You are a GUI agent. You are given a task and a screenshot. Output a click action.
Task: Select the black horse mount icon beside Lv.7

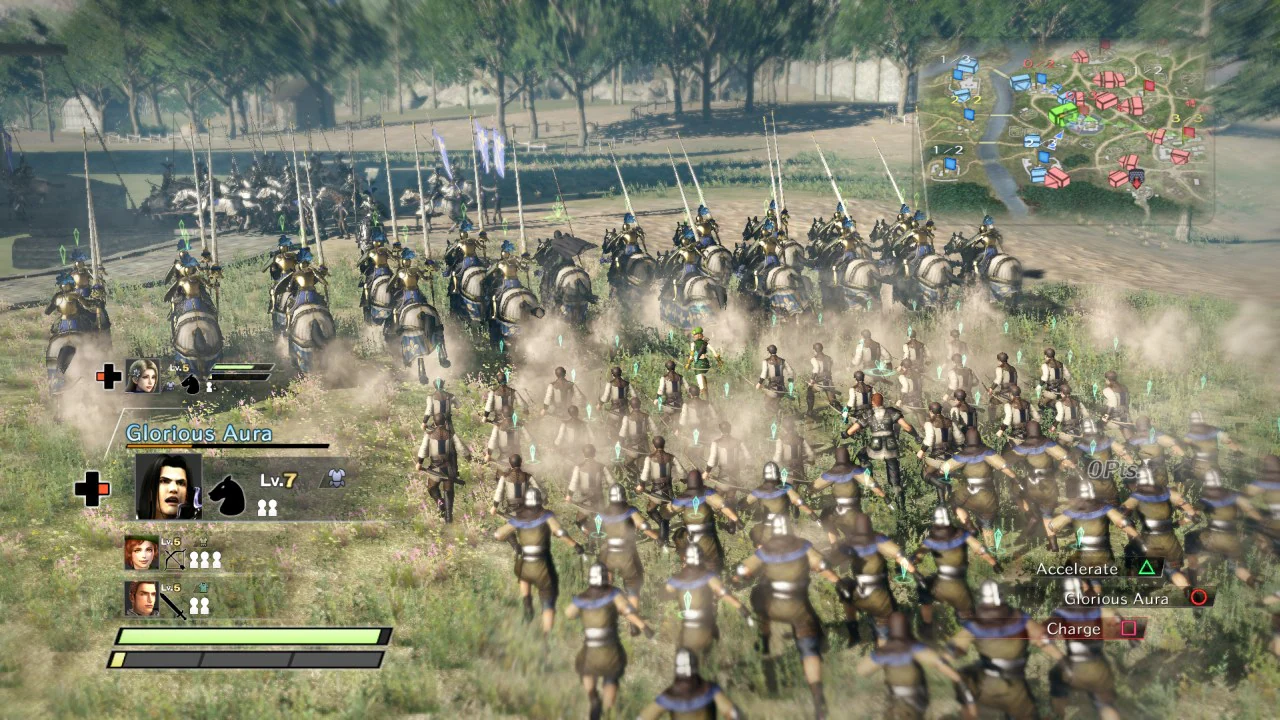click(226, 496)
